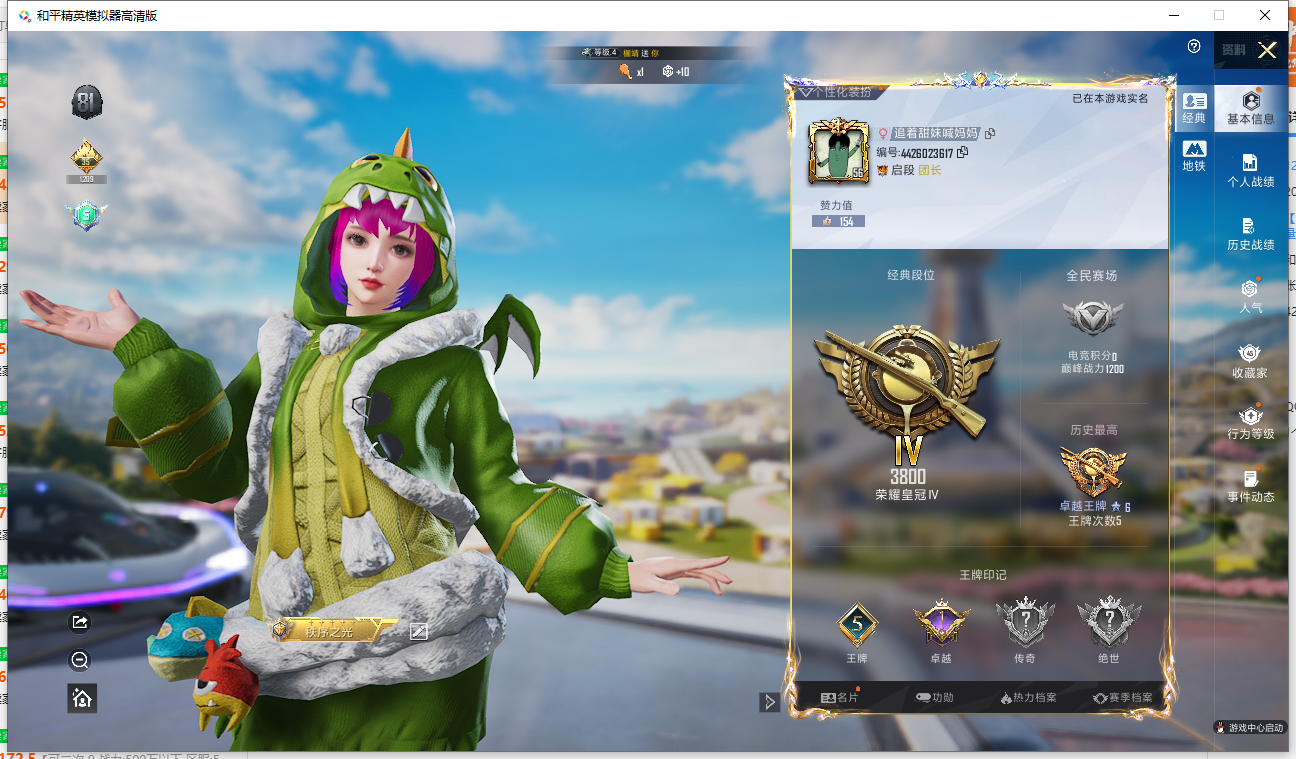Select the 经典 classic mode tab

coord(1194,107)
